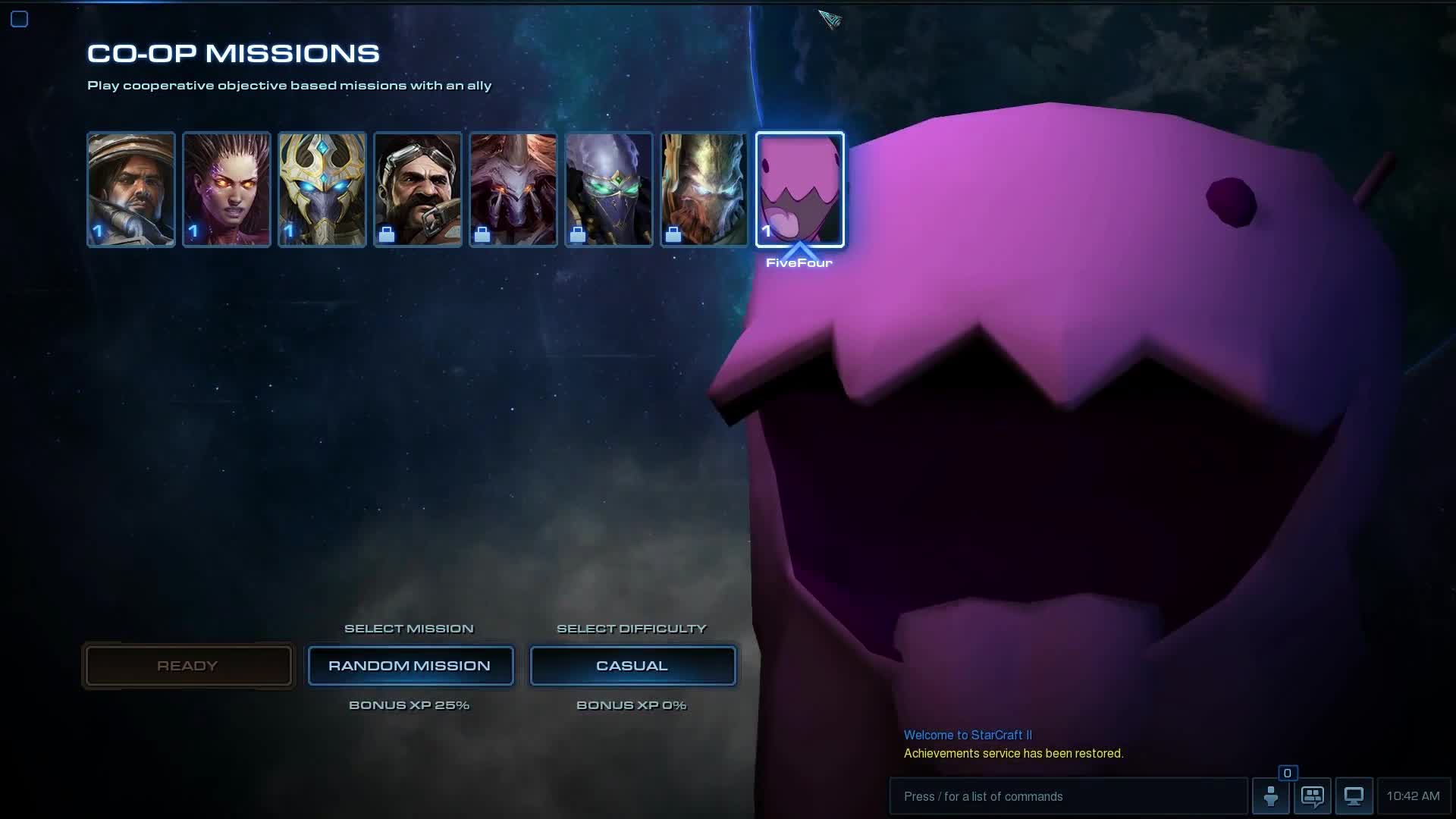The height and width of the screenshot is (819, 1456).
Task: Choose the Kerrigan commander portrait
Action: (x=227, y=190)
